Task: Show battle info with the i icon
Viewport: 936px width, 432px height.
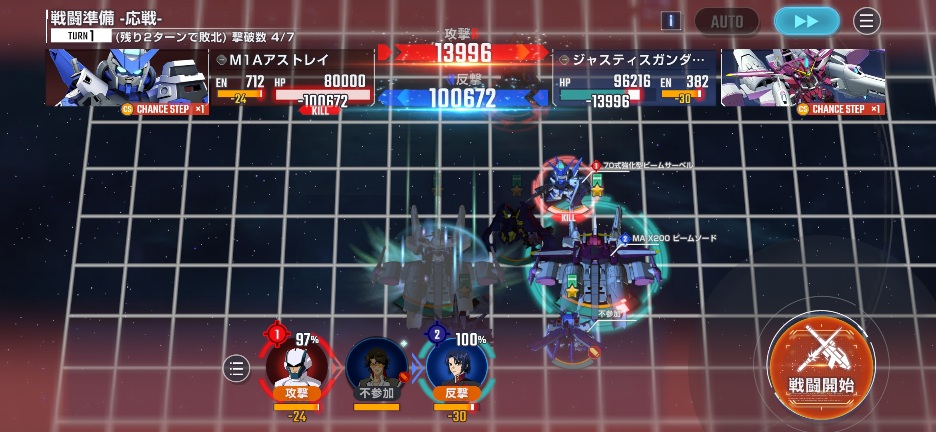Action: pos(671,21)
